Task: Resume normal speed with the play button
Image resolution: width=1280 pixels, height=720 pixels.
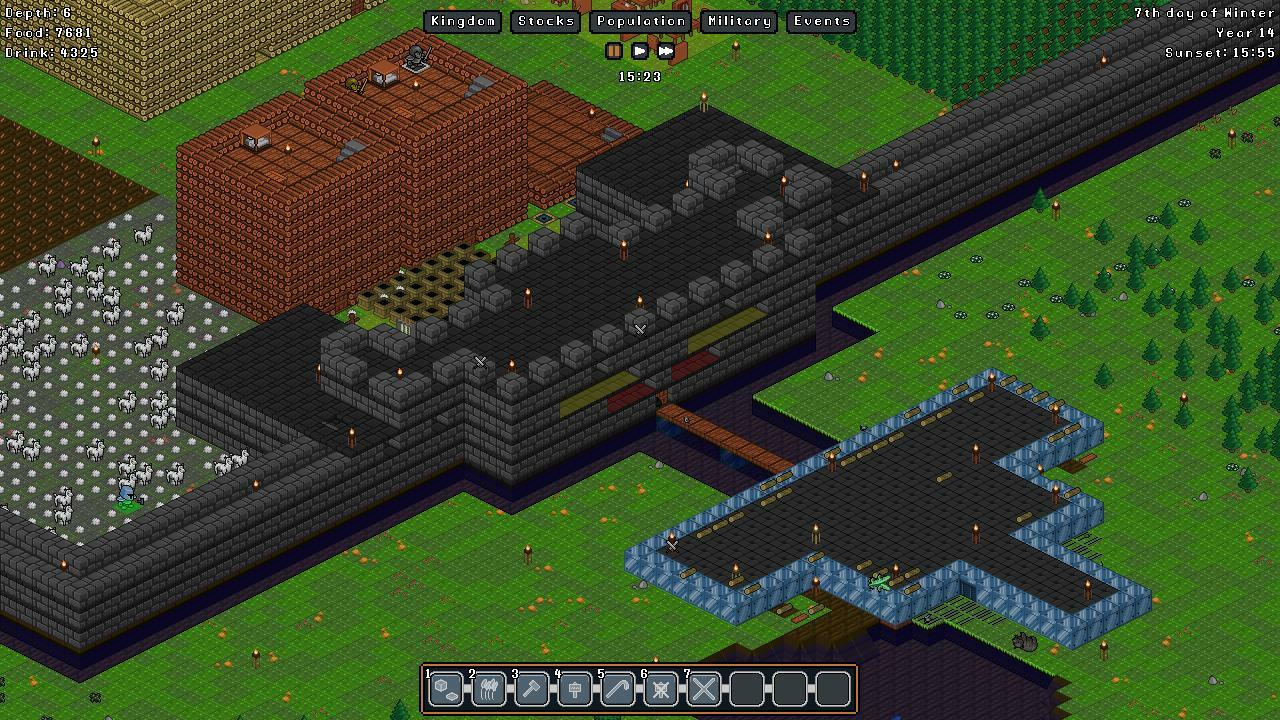Action: [x=639, y=51]
